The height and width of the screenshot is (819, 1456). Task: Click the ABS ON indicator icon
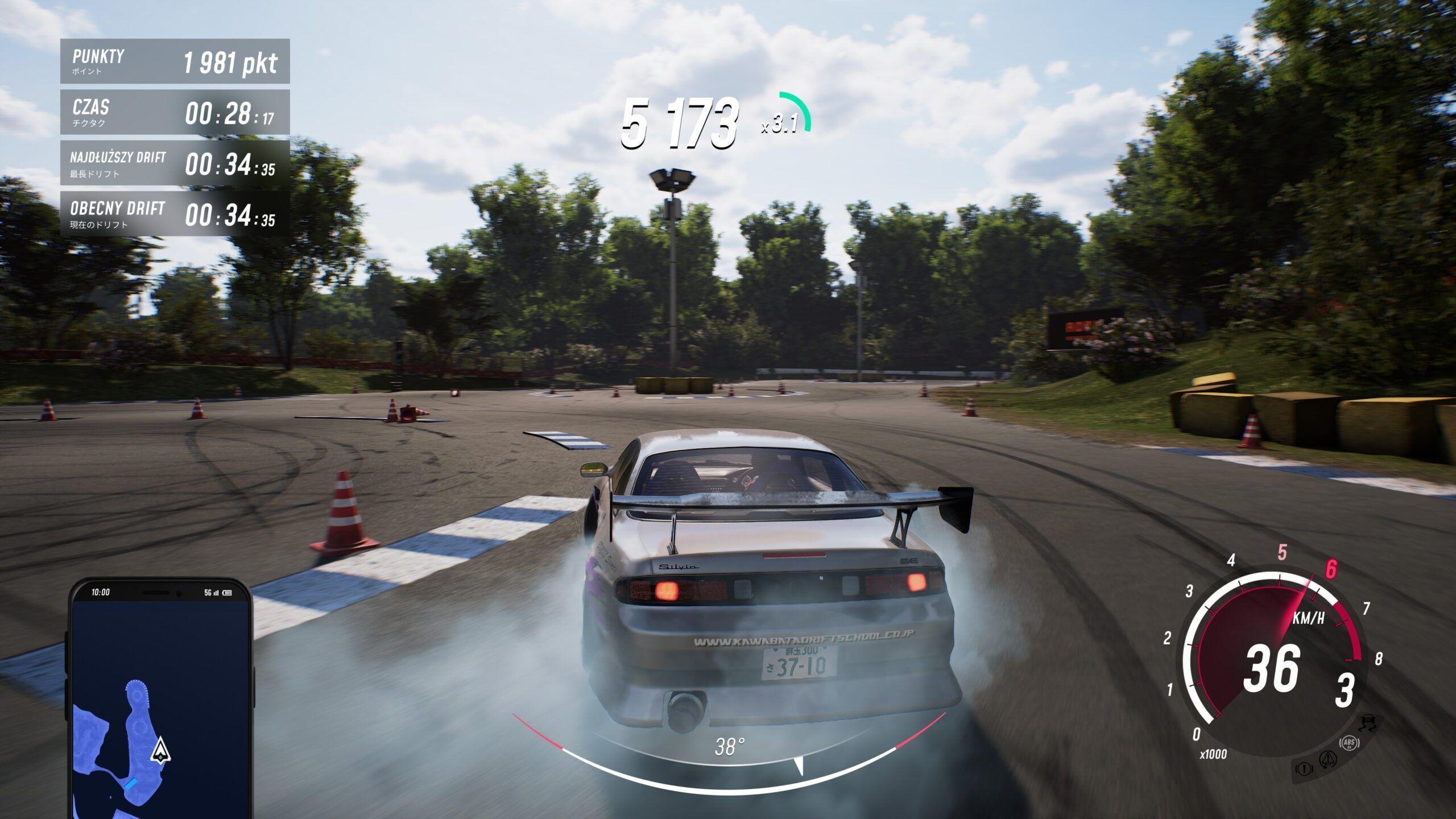1349,744
